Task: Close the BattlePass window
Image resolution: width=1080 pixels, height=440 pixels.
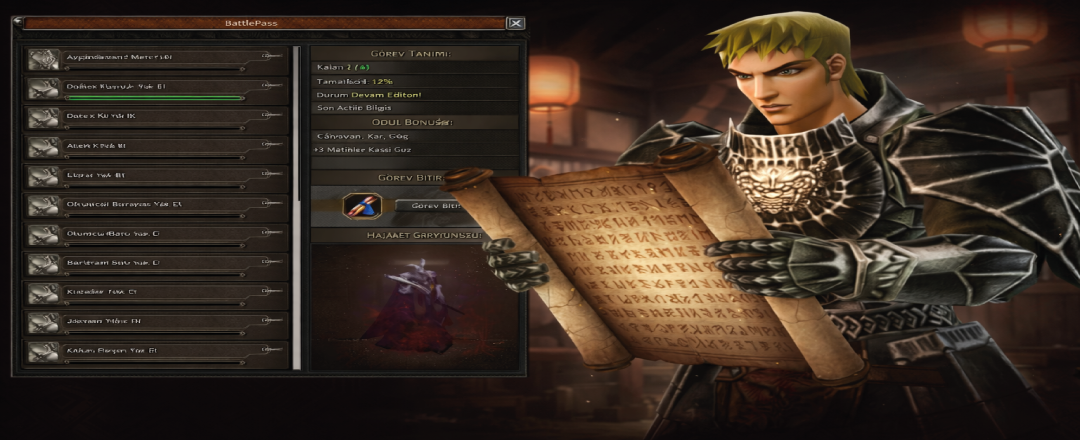Action: click(x=515, y=23)
